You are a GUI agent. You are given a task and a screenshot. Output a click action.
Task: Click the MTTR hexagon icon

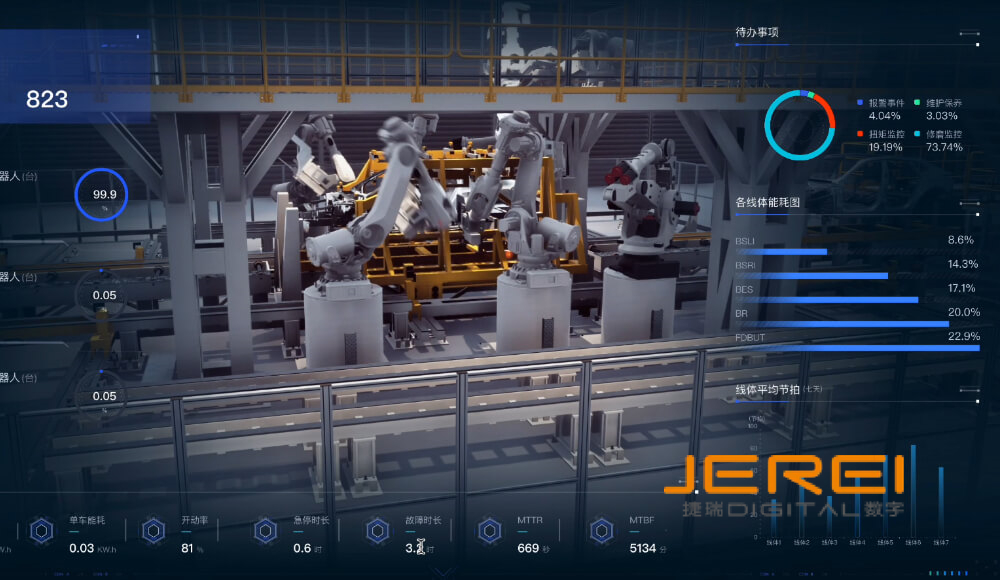point(489,532)
